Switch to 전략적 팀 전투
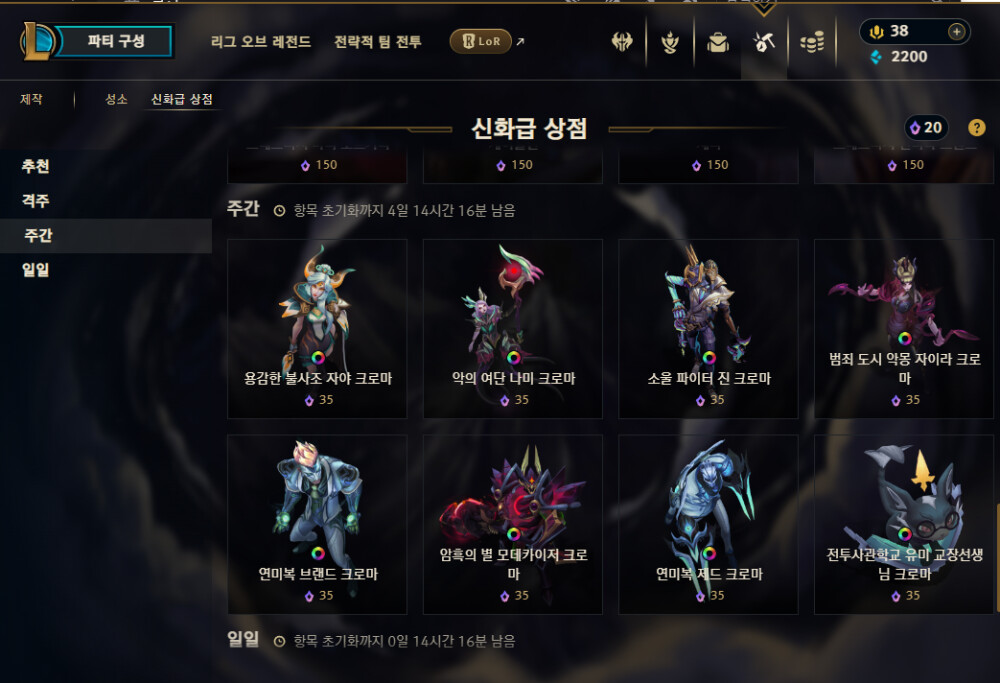The width and height of the screenshot is (1000, 683). [378, 42]
